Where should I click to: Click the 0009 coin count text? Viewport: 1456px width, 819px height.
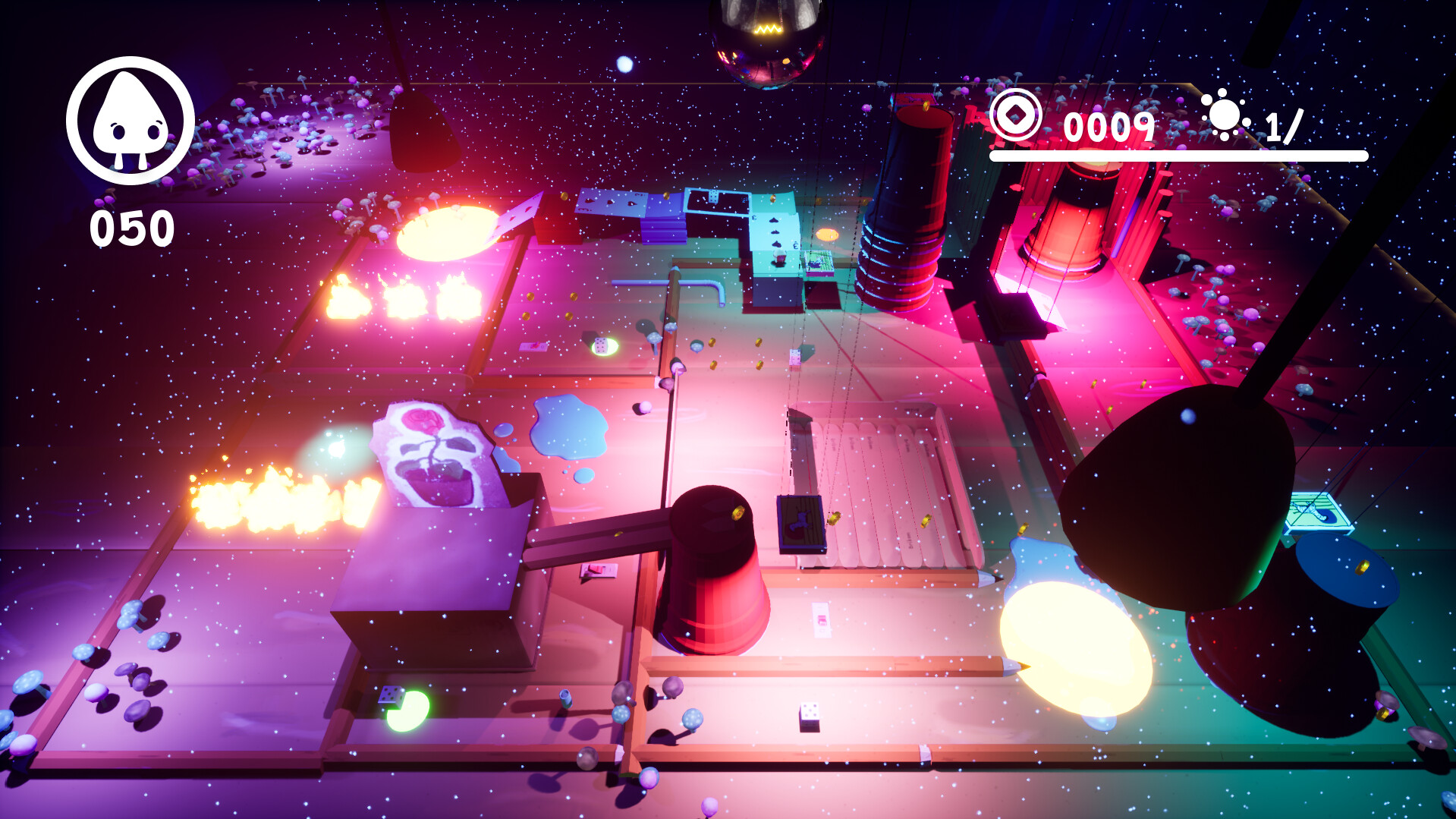click(x=1109, y=128)
